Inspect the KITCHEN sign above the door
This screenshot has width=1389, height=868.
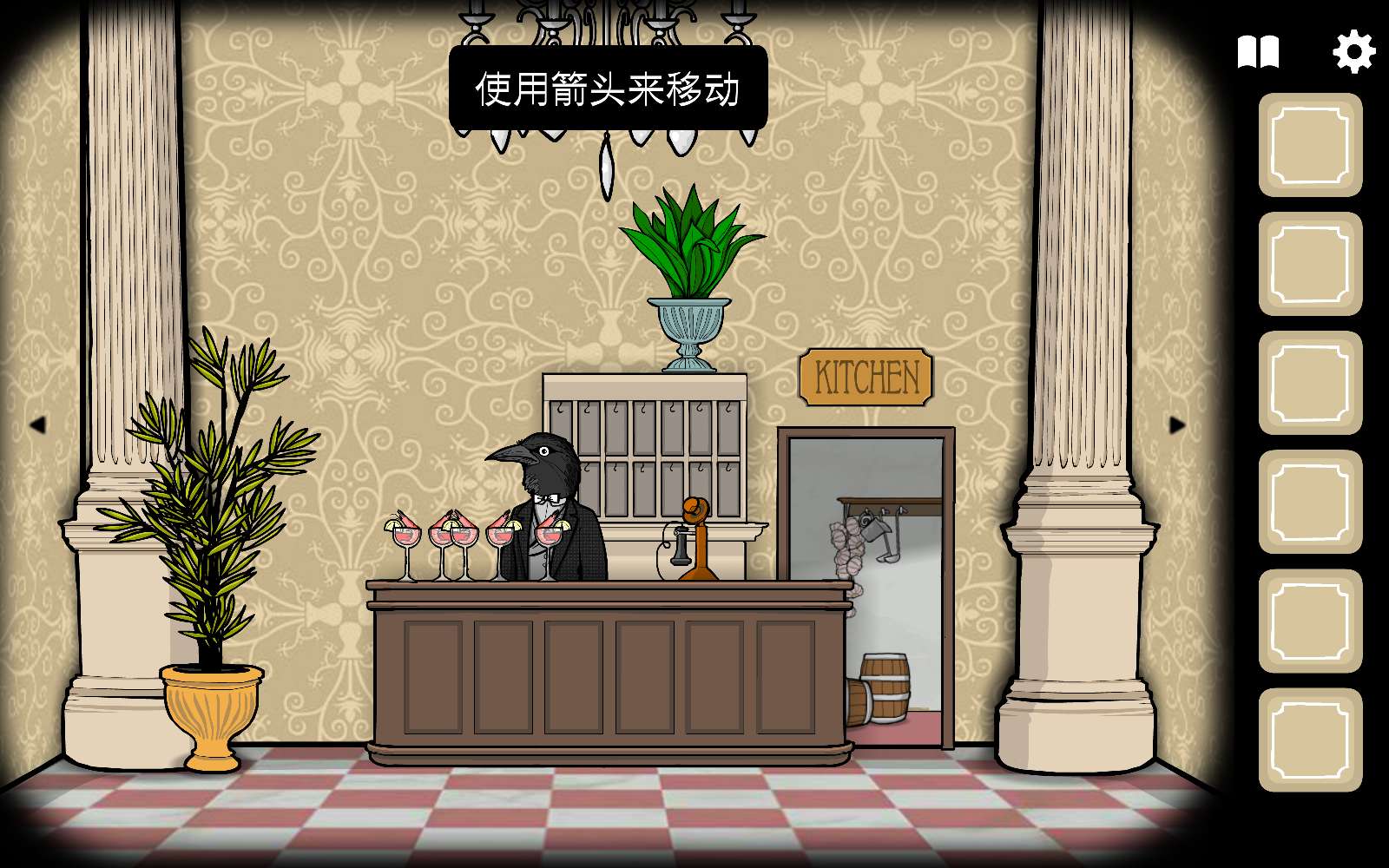866,375
